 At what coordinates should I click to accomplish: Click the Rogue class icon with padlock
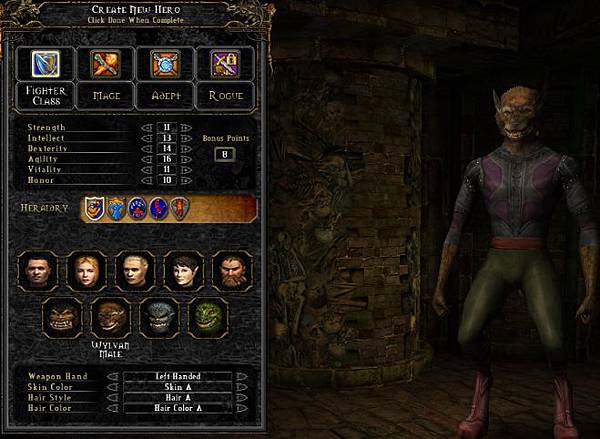[x=225, y=63]
